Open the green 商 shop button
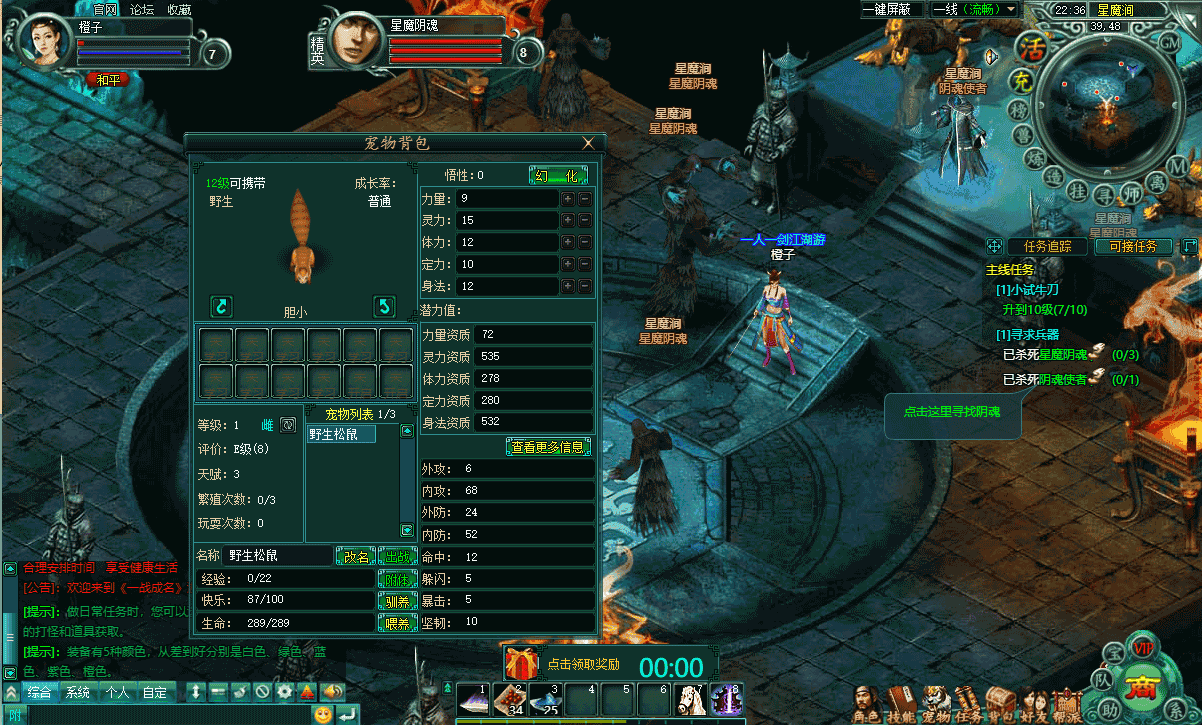Viewport: 1202px width, 725px height. pyautogui.click(x=1139, y=688)
